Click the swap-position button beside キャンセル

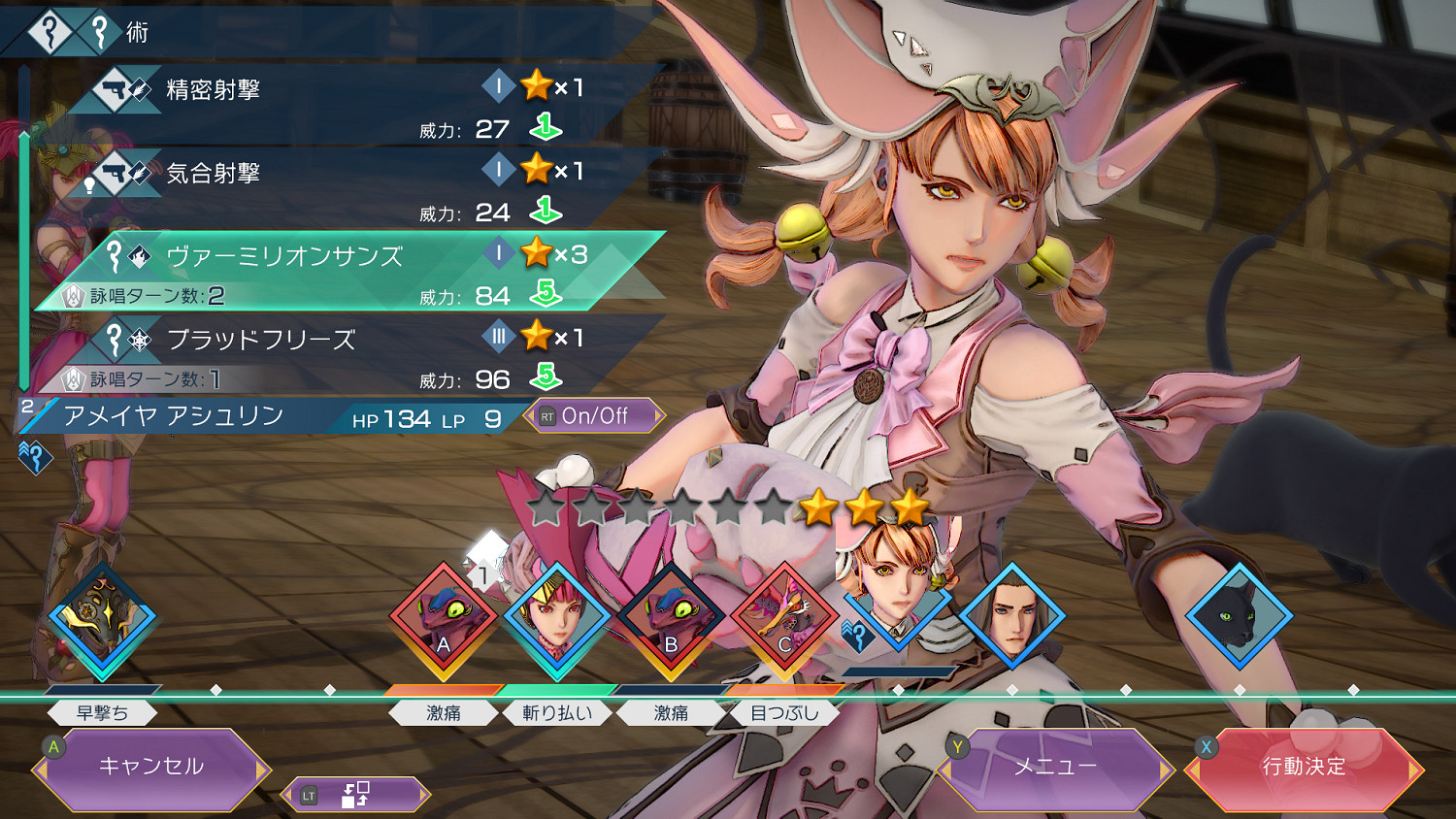355,795
